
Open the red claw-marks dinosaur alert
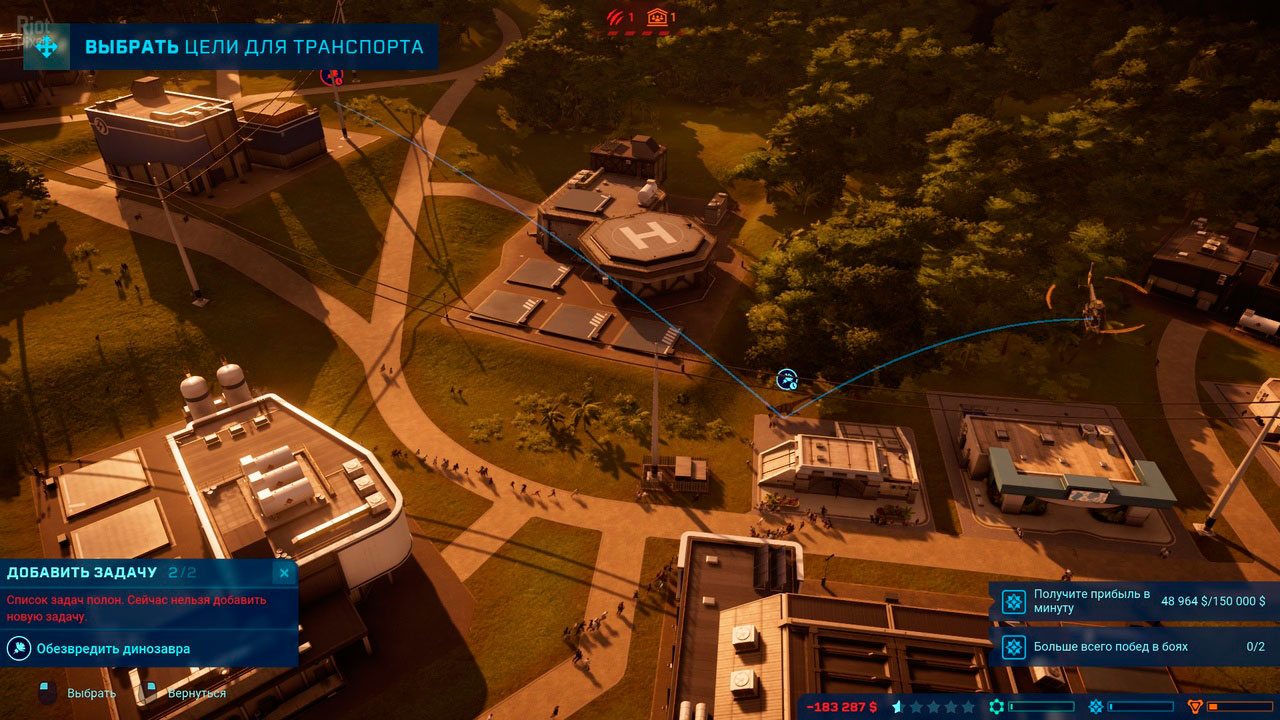pyautogui.click(x=616, y=16)
